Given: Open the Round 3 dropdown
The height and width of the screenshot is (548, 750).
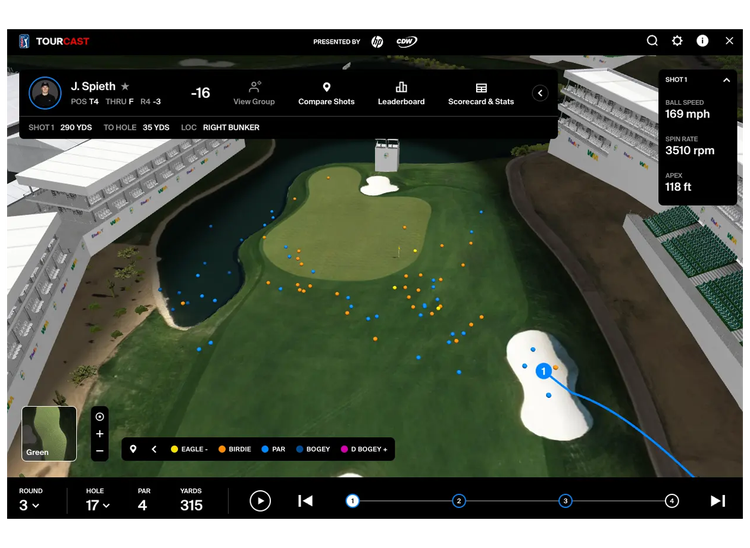Looking at the screenshot, I should click(30, 505).
